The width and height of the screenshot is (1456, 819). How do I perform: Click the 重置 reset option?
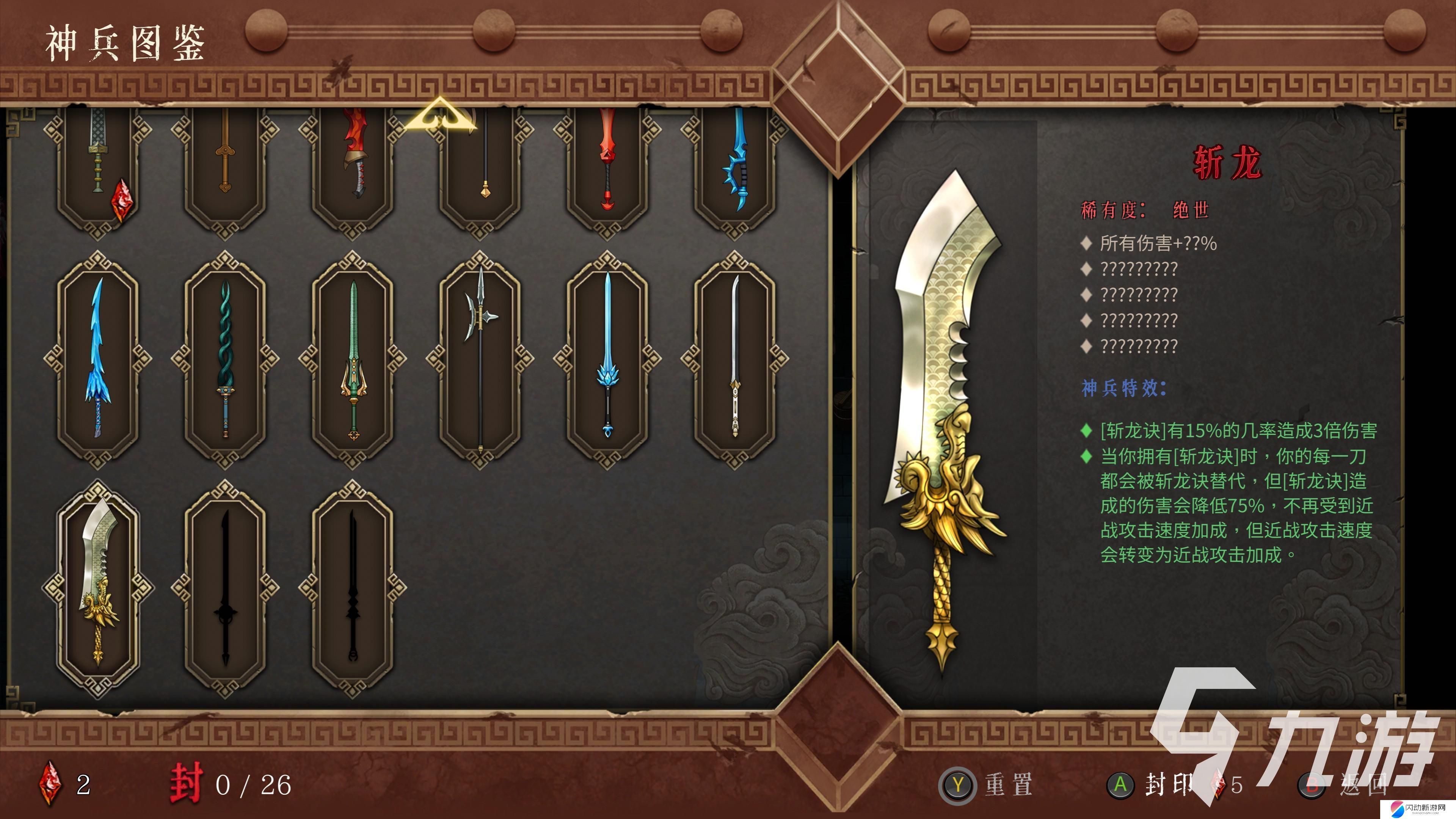point(986,784)
